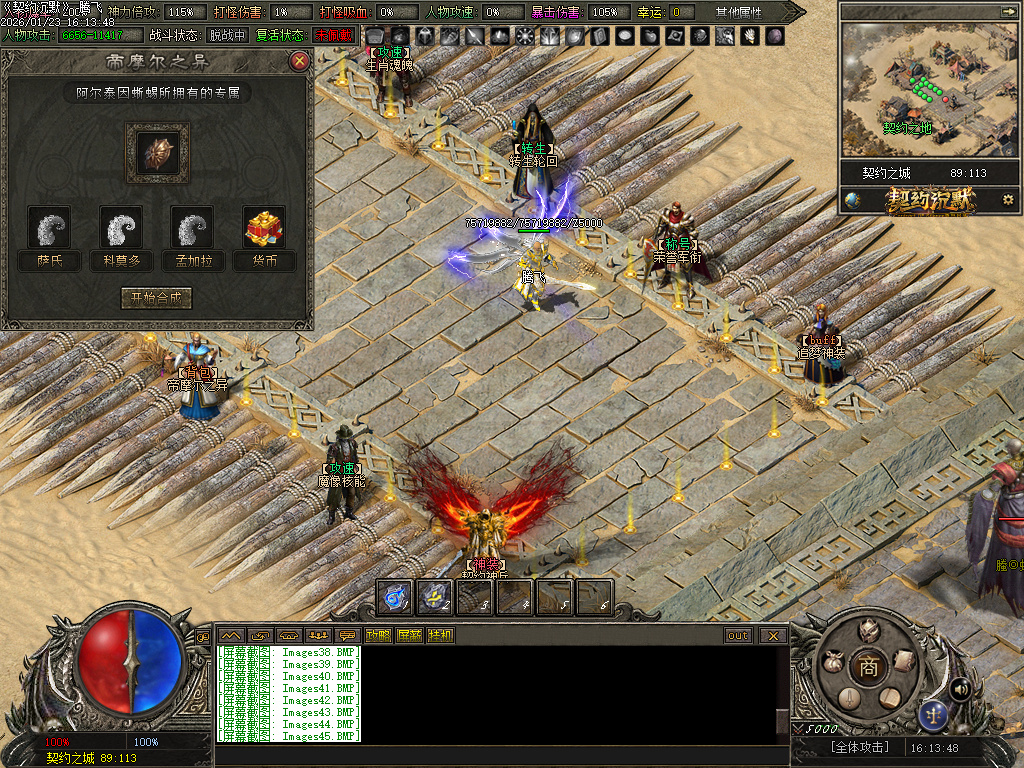1024x768 pixels.
Task: Toggle the 屏蔽 filter button
Action: point(409,635)
